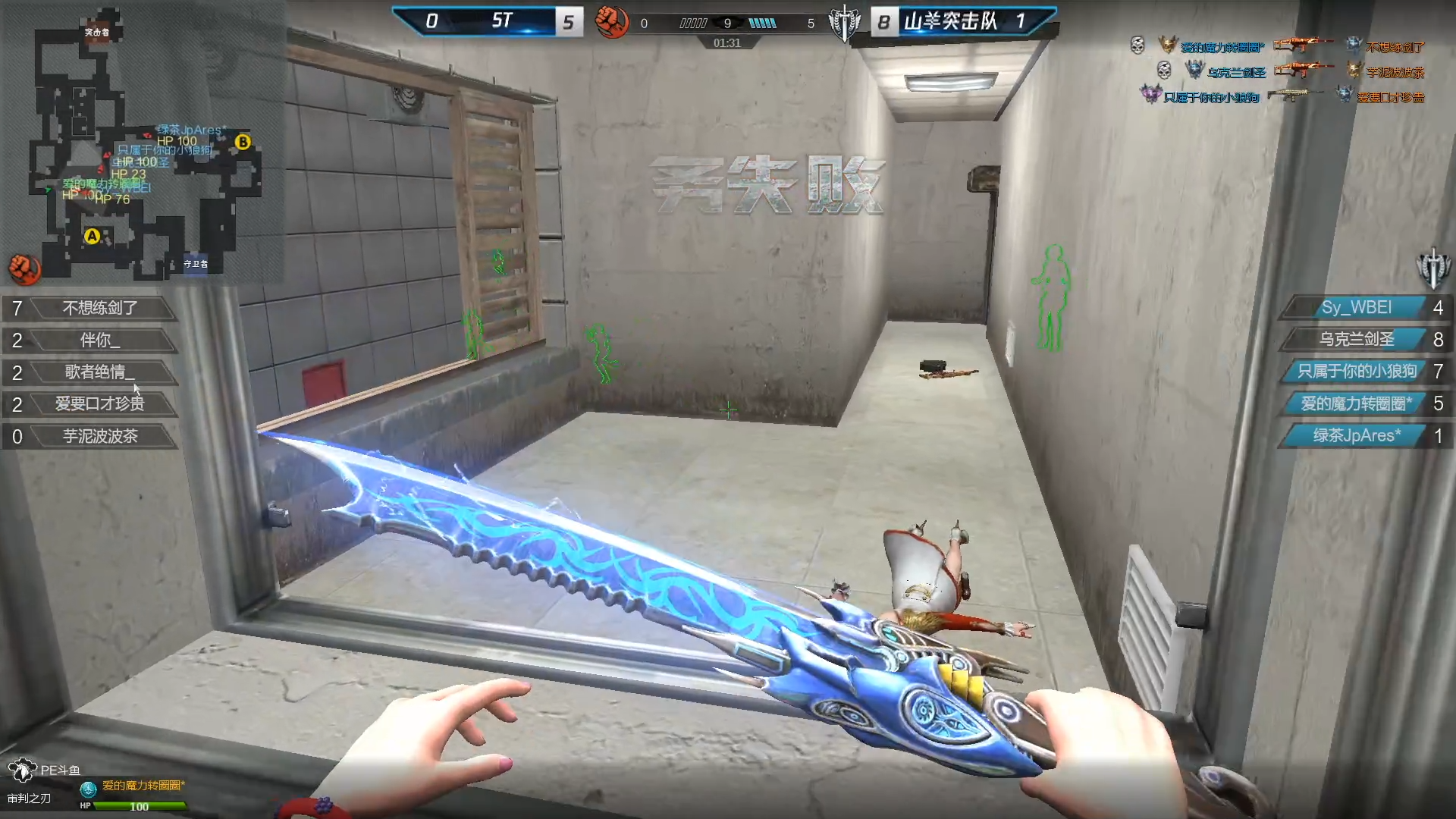Screen dimensions: 1456x819
Task: Click bomb site B marker on minimap
Action: pyautogui.click(x=243, y=142)
